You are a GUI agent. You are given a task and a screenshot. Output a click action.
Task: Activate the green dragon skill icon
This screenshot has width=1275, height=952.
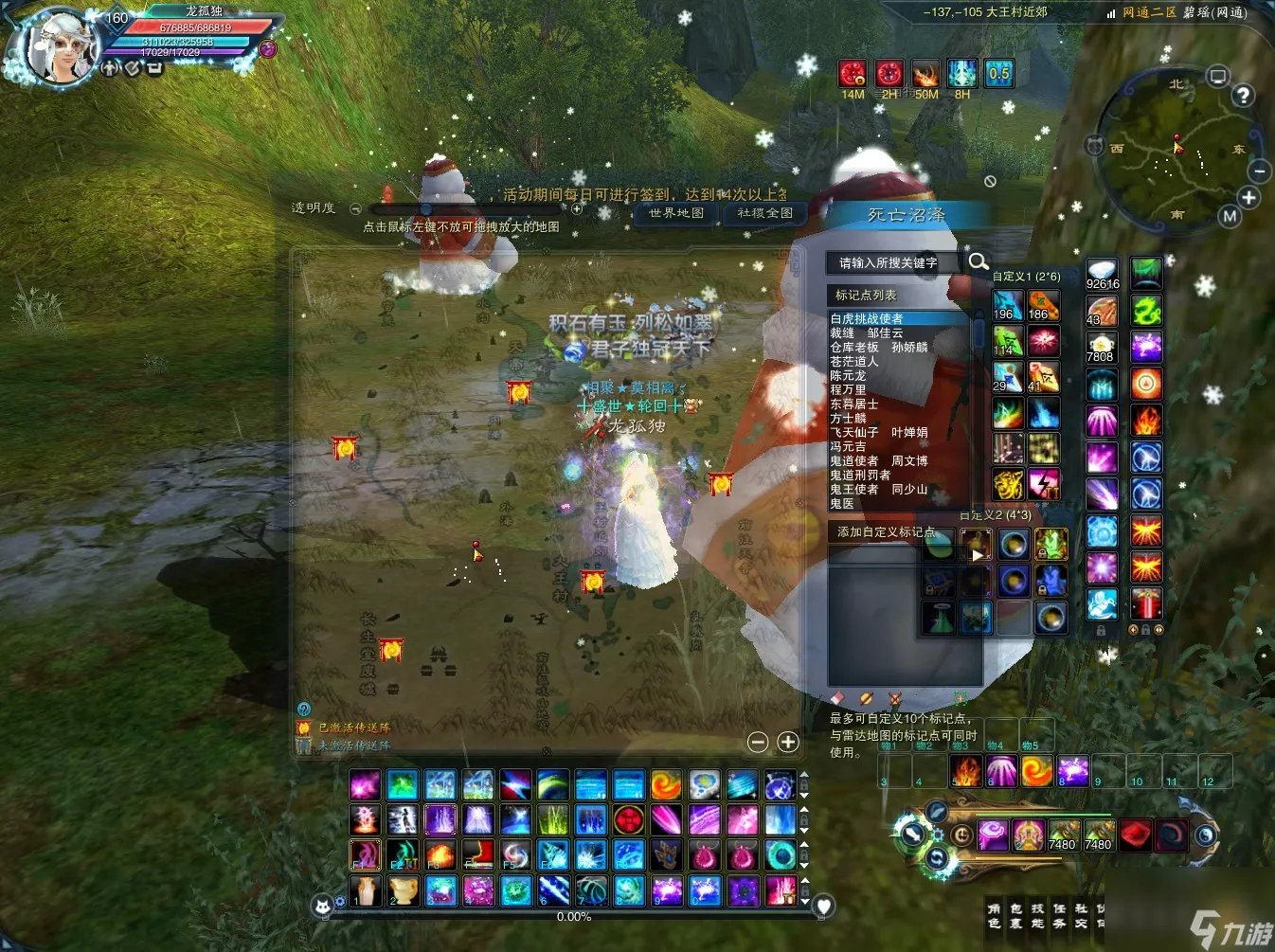pyautogui.click(x=1146, y=311)
